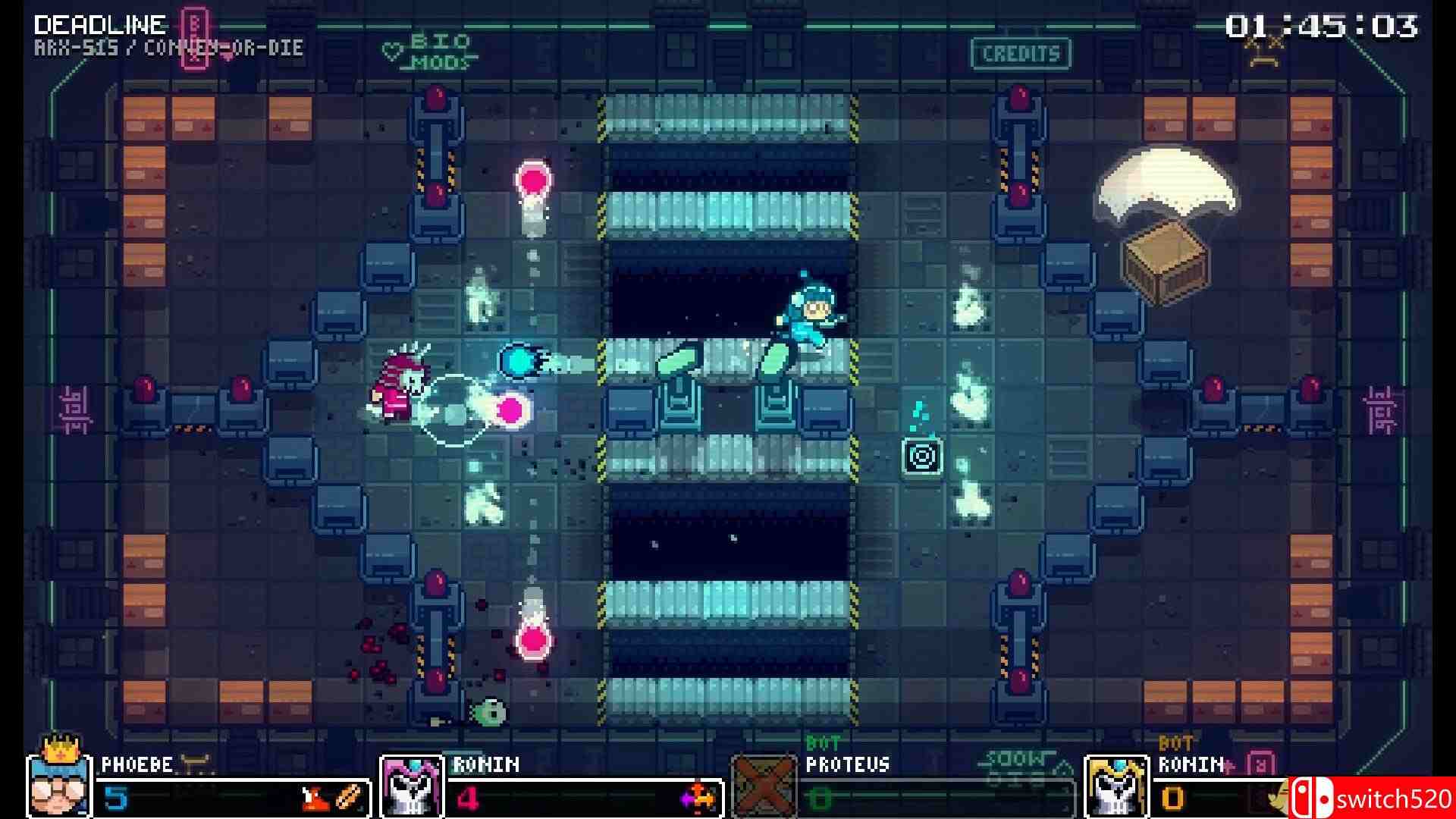The height and width of the screenshot is (819, 1456).
Task: Click the crossed-bones skull icon under the timer
Action: (x=1263, y=50)
